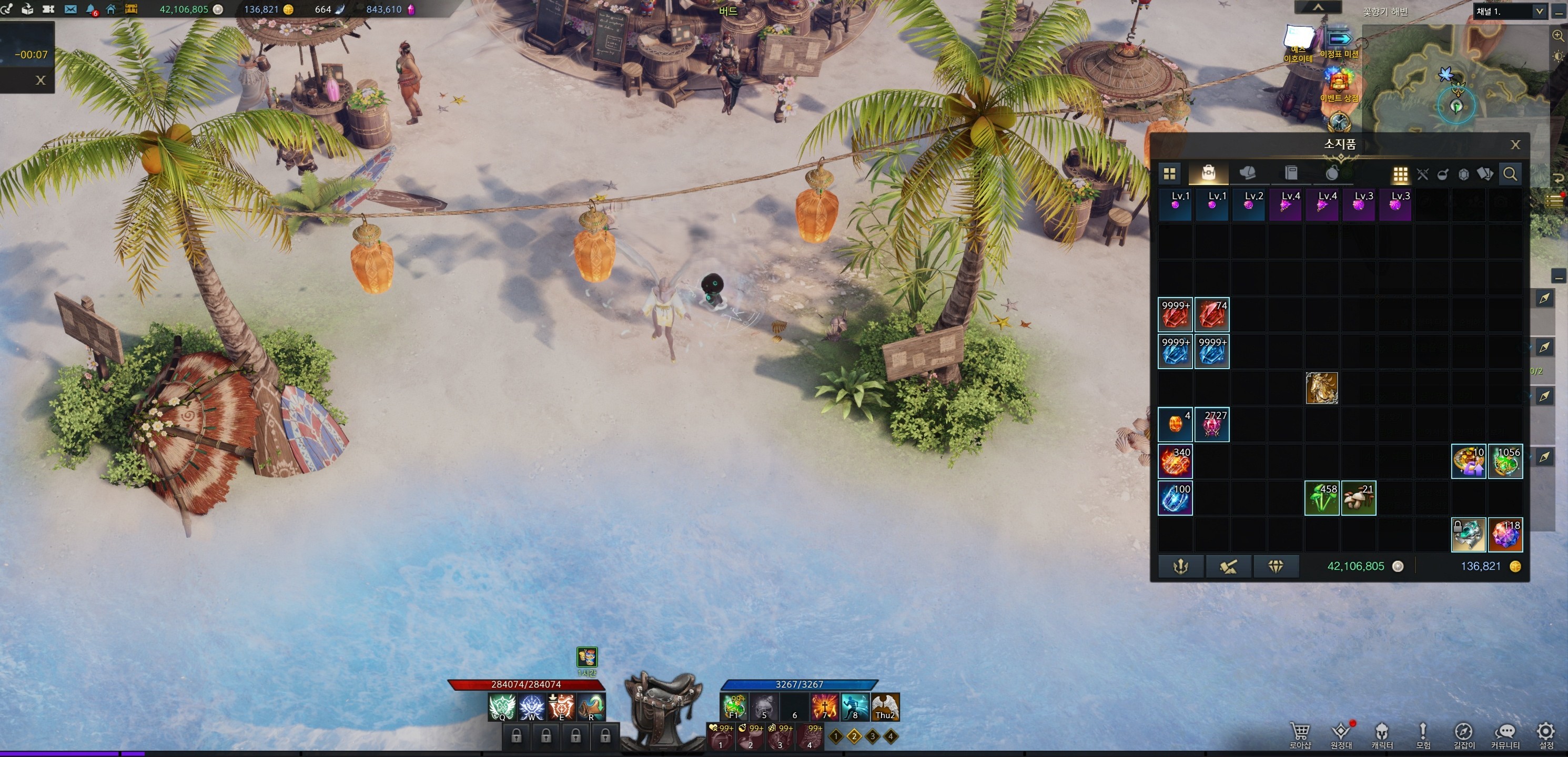Screen dimensions: 1568x757
Task: Select the fire stone stack of 340
Action: [1175, 461]
